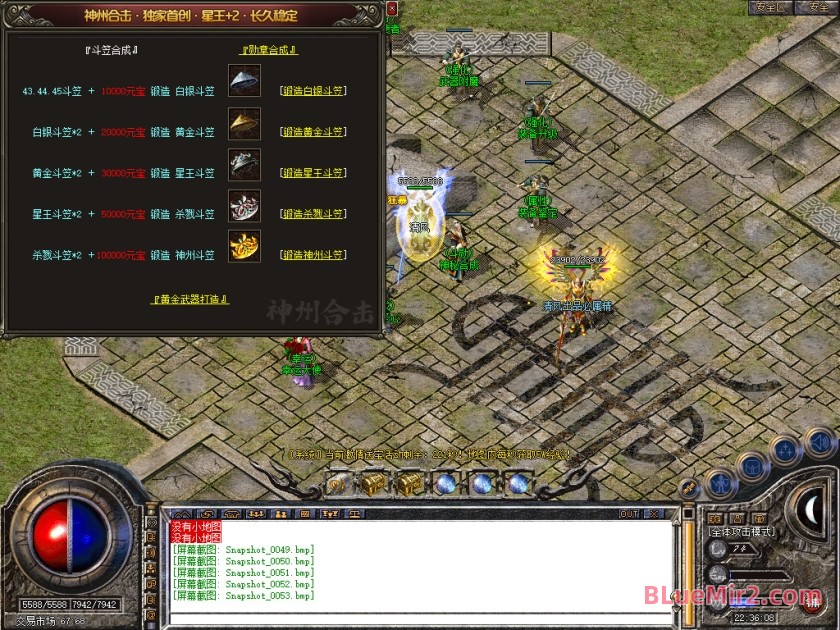
Task: Select the flaming 神州斗笠 item icon
Action: (244, 246)
